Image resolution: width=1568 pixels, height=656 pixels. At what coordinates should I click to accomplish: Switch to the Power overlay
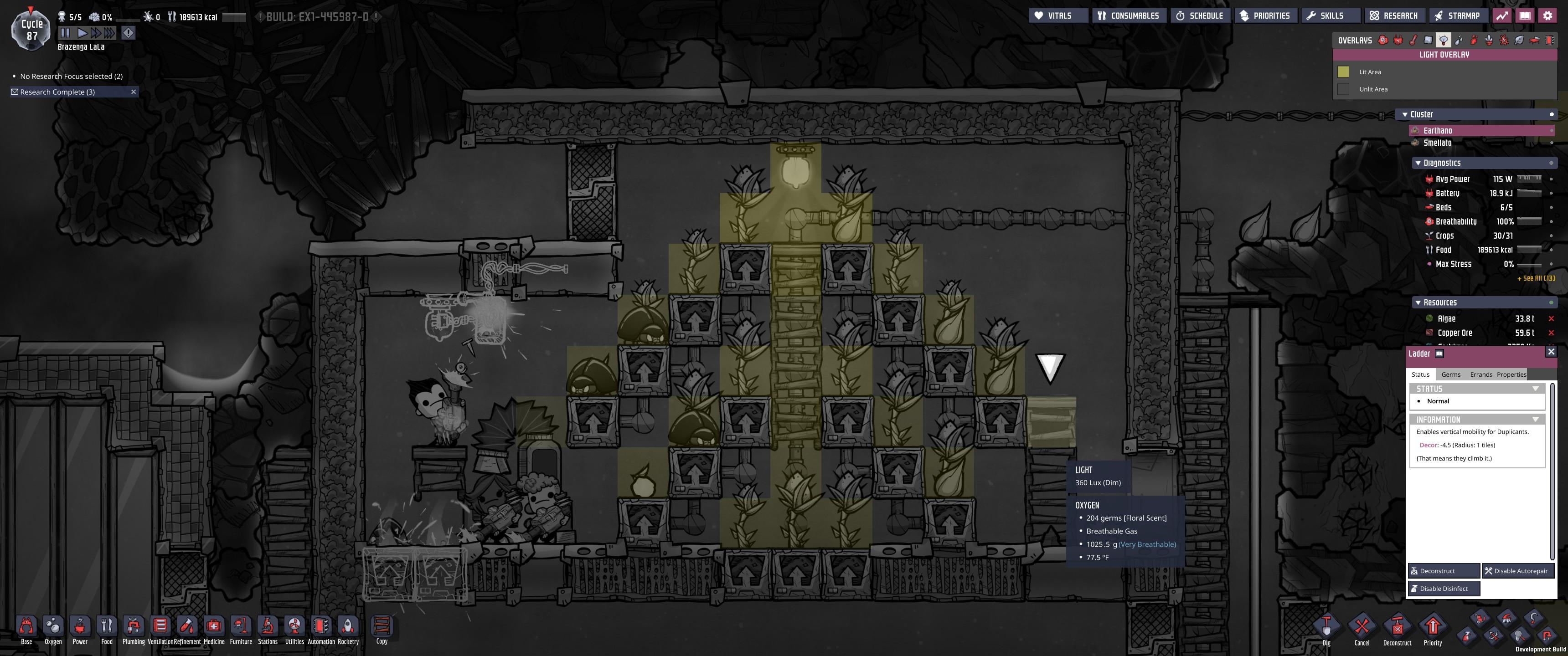click(1397, 40)
